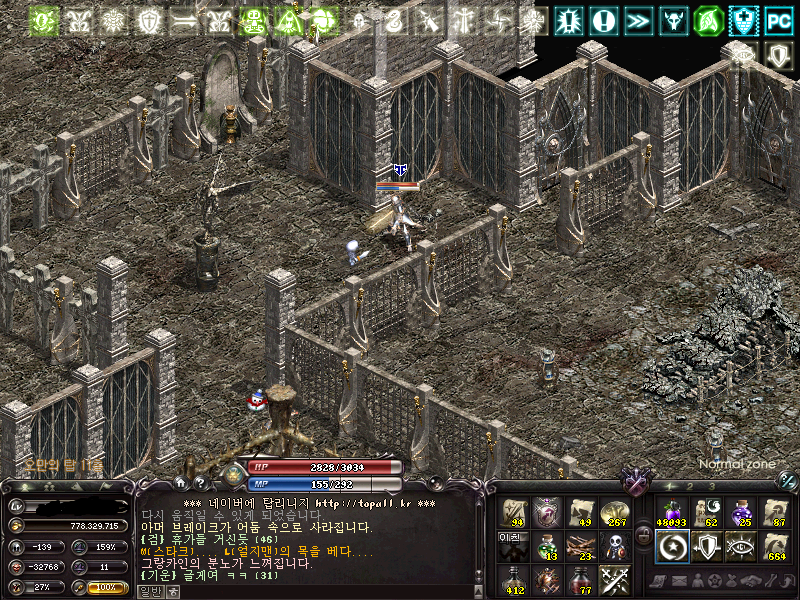The height and width of the screenshot is (600, 800).
Task: Click the exclamation mark buff icon
Action: [603, 19]
